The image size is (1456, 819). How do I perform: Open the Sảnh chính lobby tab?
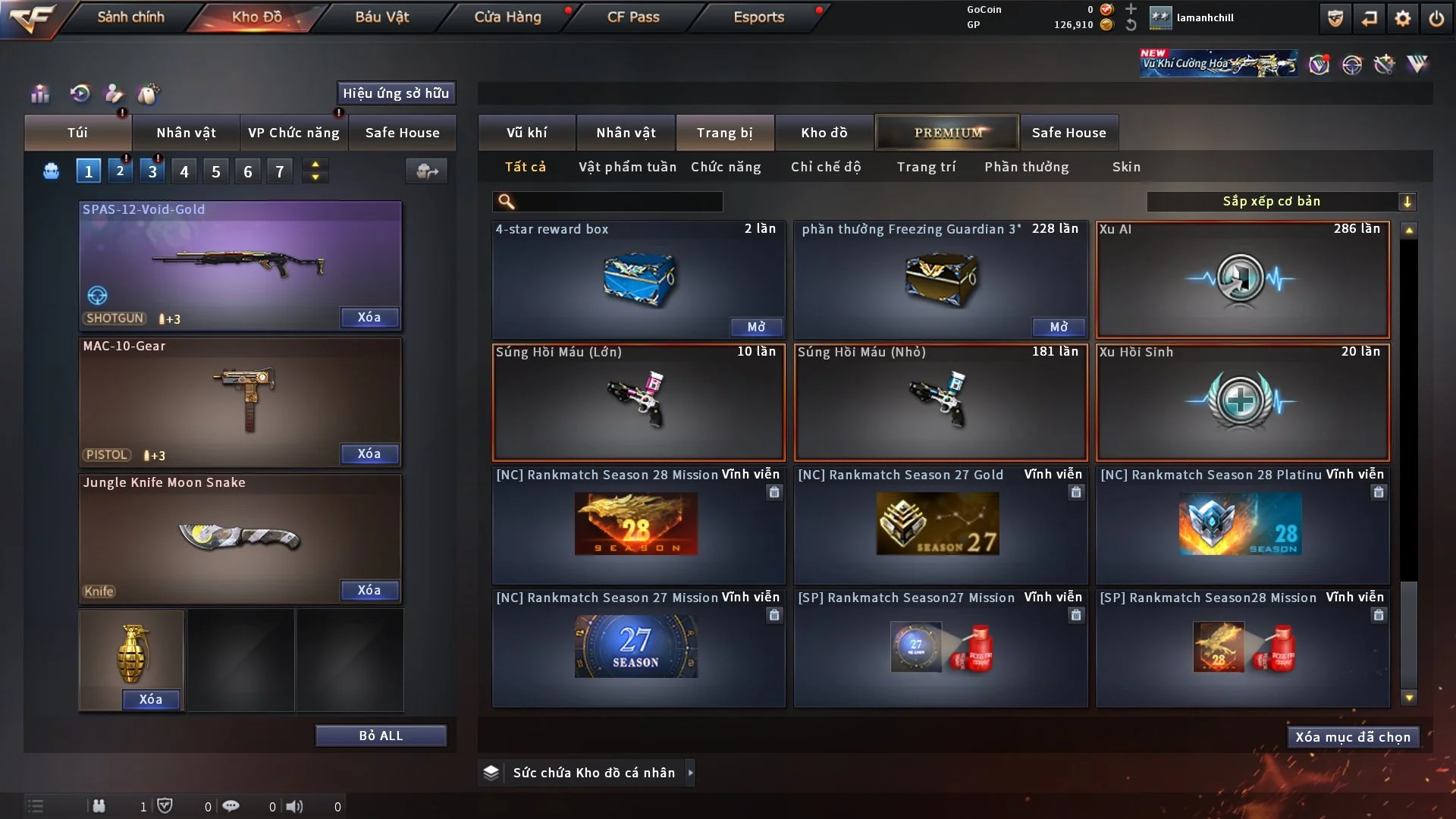coord(130,17)
